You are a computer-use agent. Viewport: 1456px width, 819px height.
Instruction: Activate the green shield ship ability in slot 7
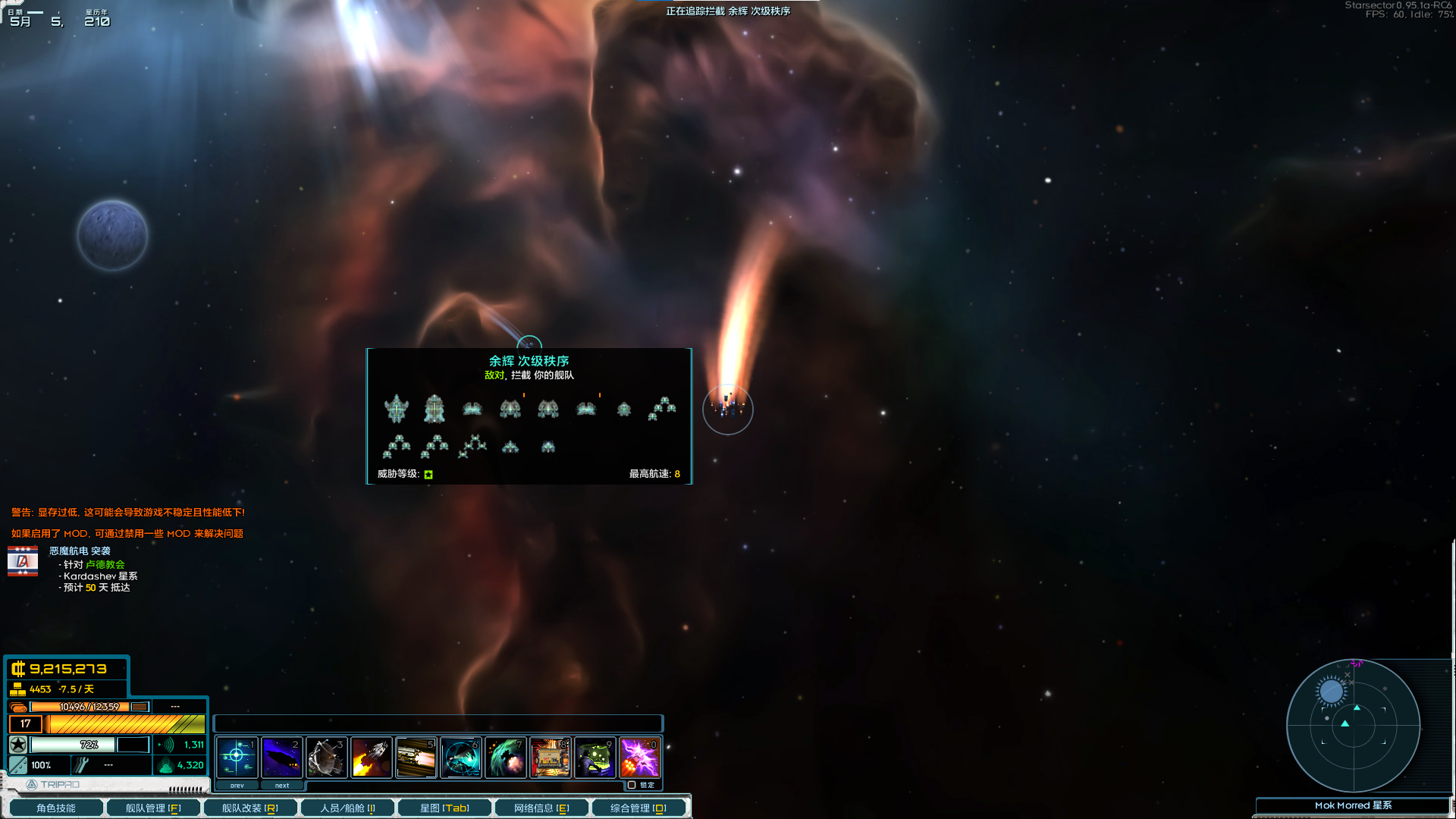click(506, 757)
